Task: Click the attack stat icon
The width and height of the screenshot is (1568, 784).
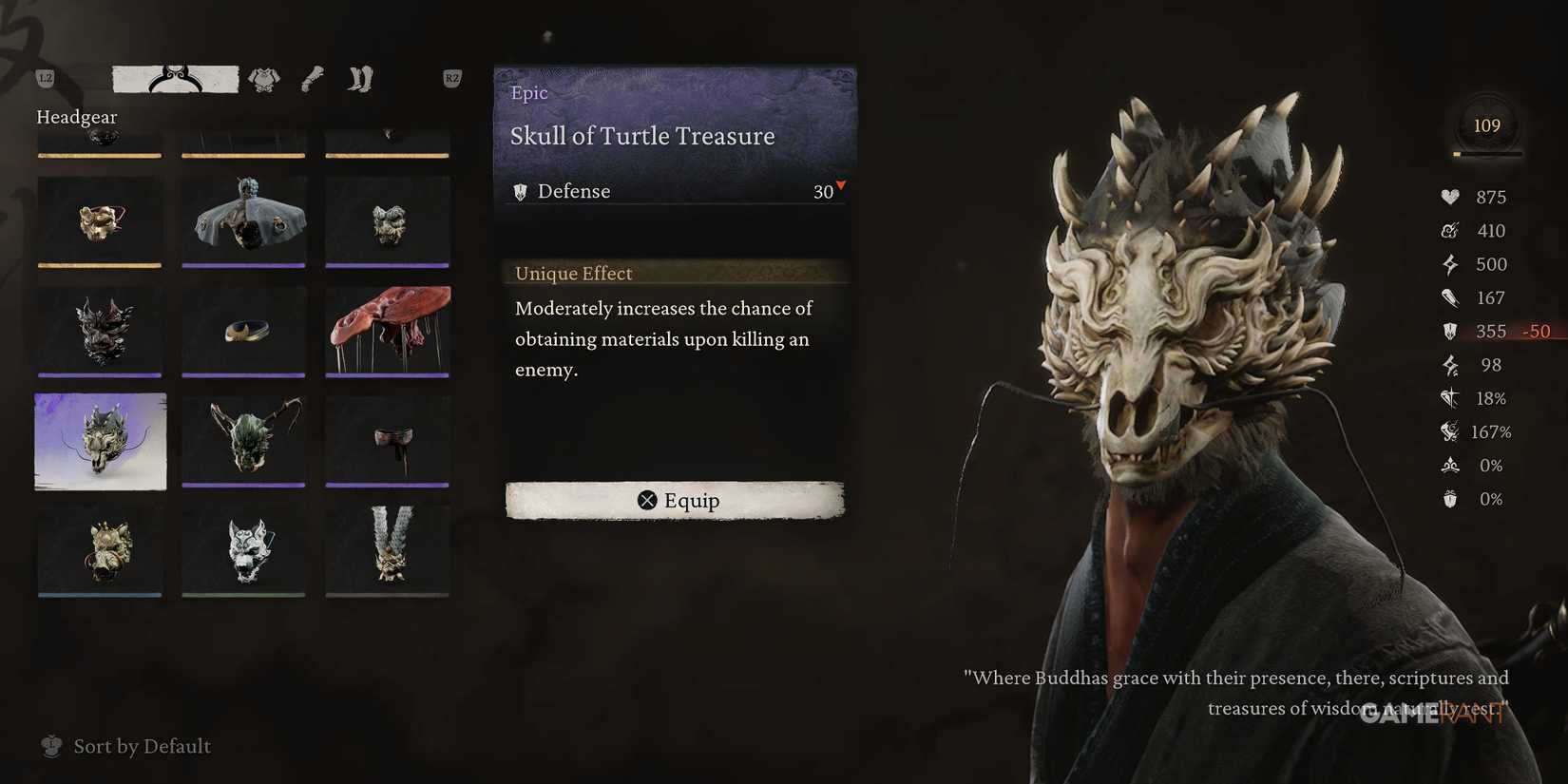Action: click(x=1448, y=230)
